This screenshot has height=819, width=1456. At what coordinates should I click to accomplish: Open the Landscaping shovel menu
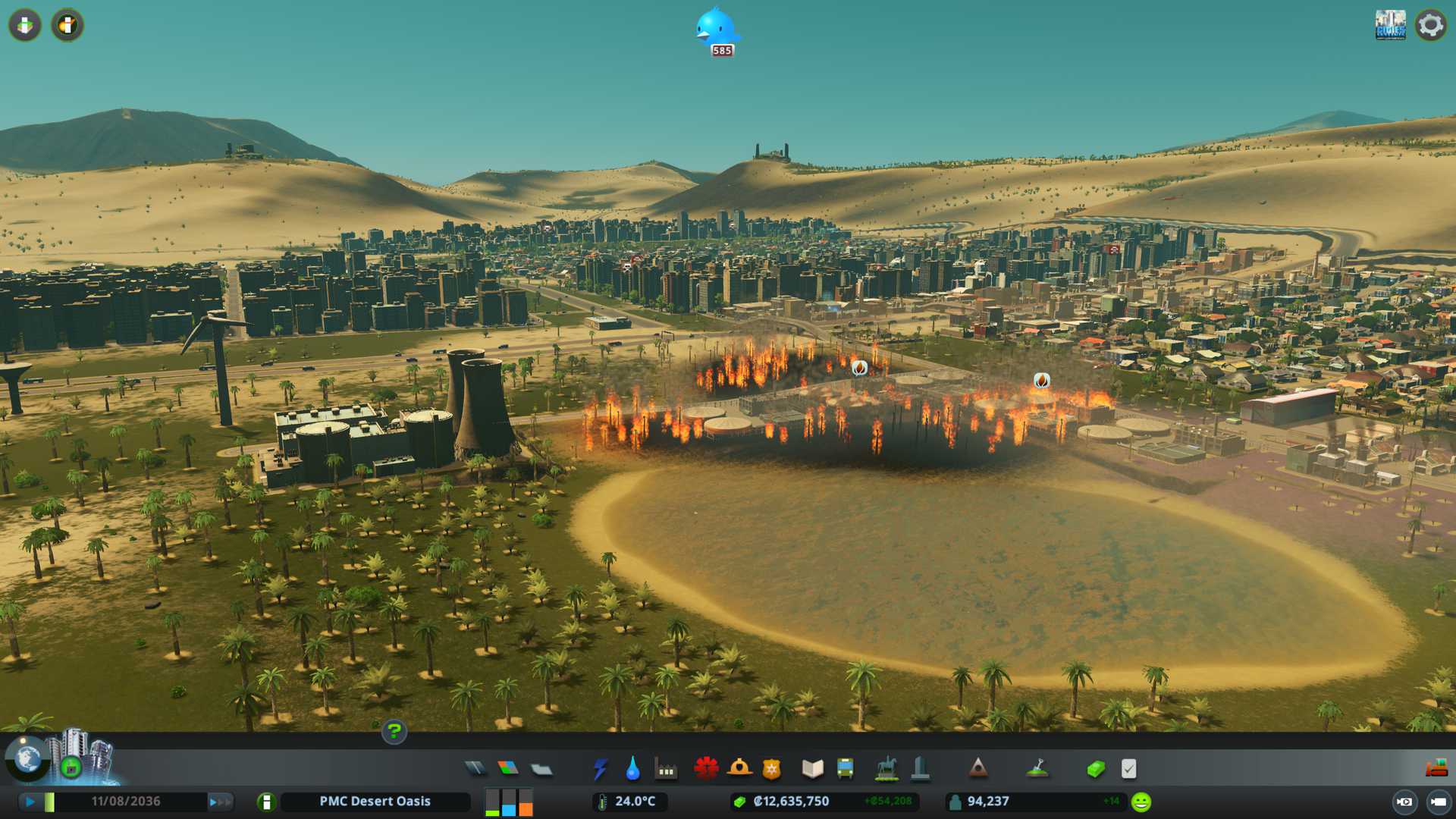click(1037, 769)
